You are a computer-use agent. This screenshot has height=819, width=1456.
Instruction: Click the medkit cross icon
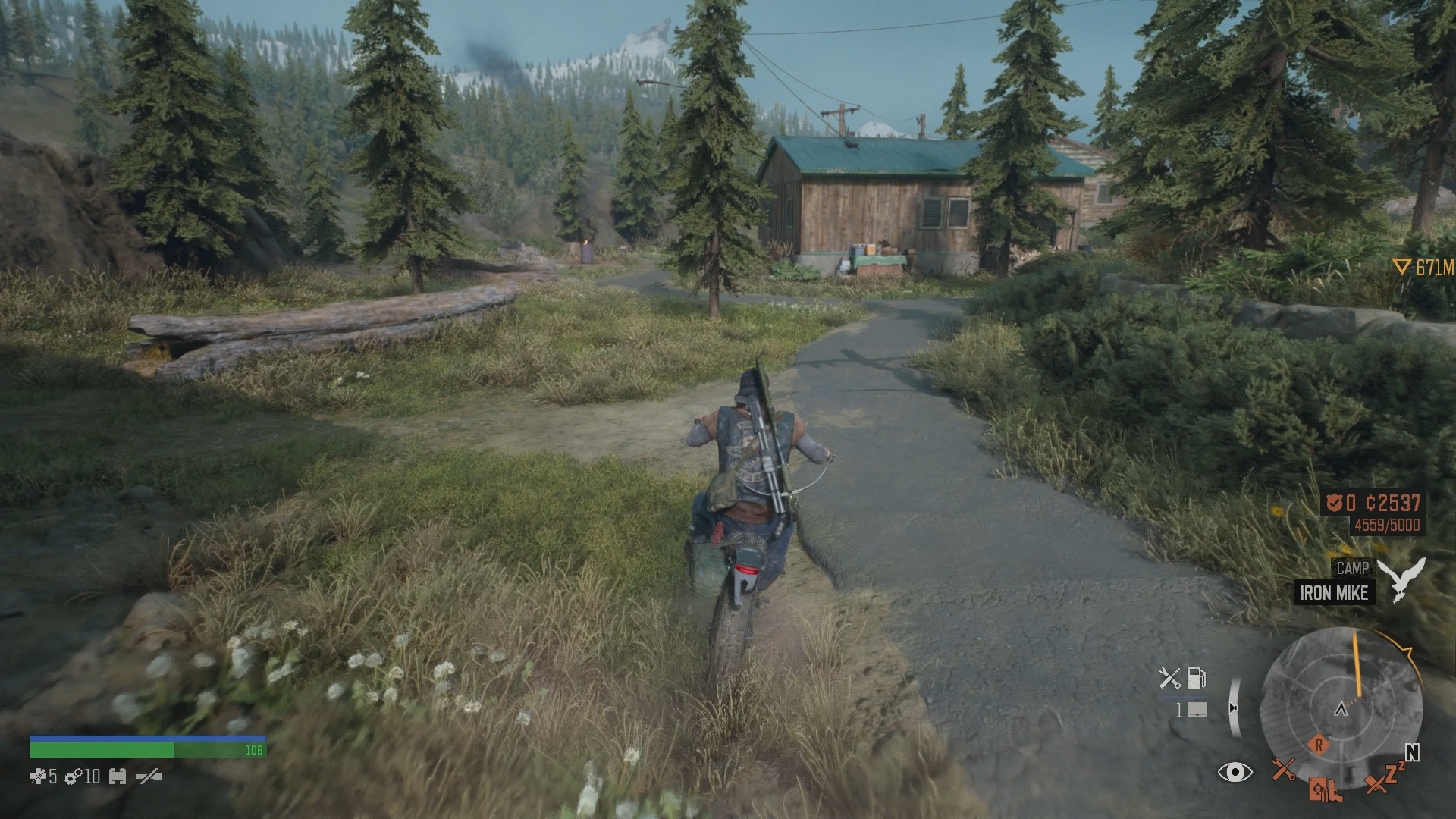click(x=38, y=777)
